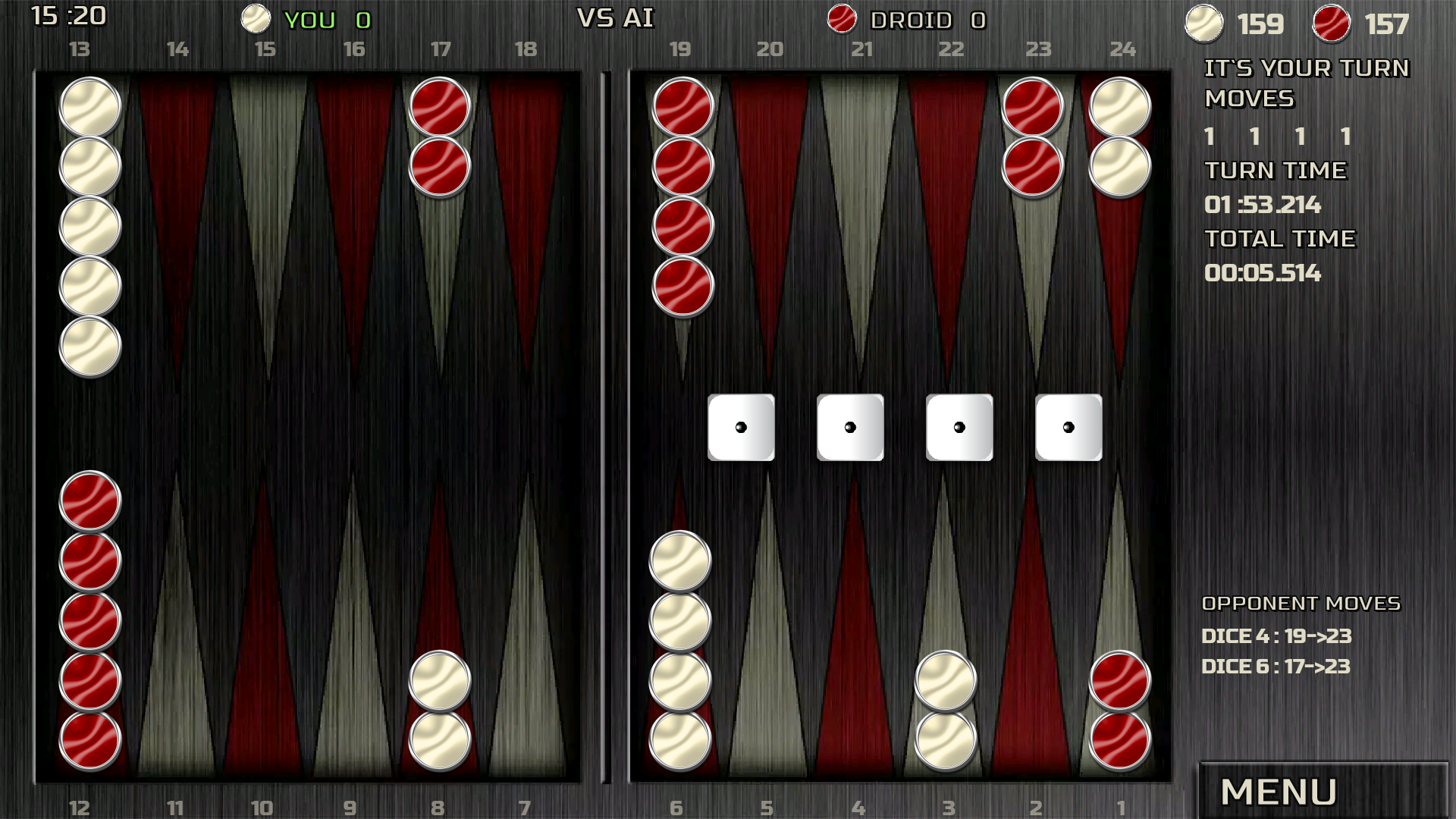Select the red pip count checker icon showing 157

(x=1332, y=24)
